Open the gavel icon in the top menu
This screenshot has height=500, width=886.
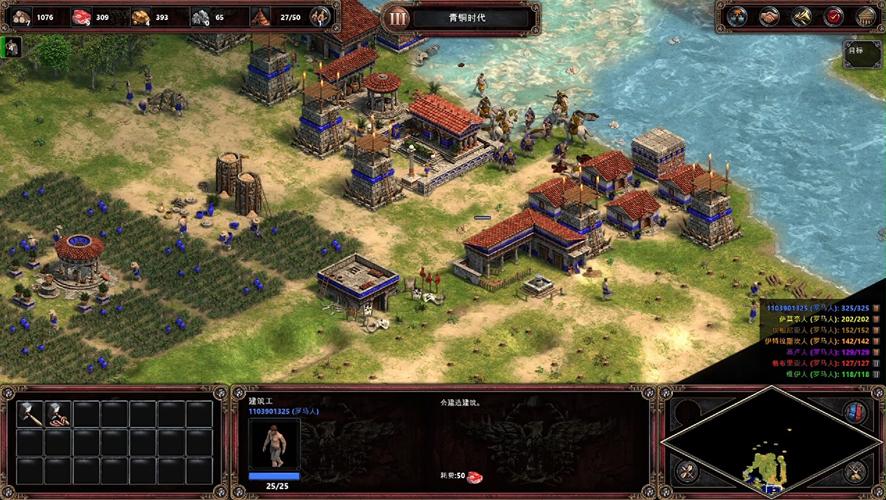click(801, 16)
